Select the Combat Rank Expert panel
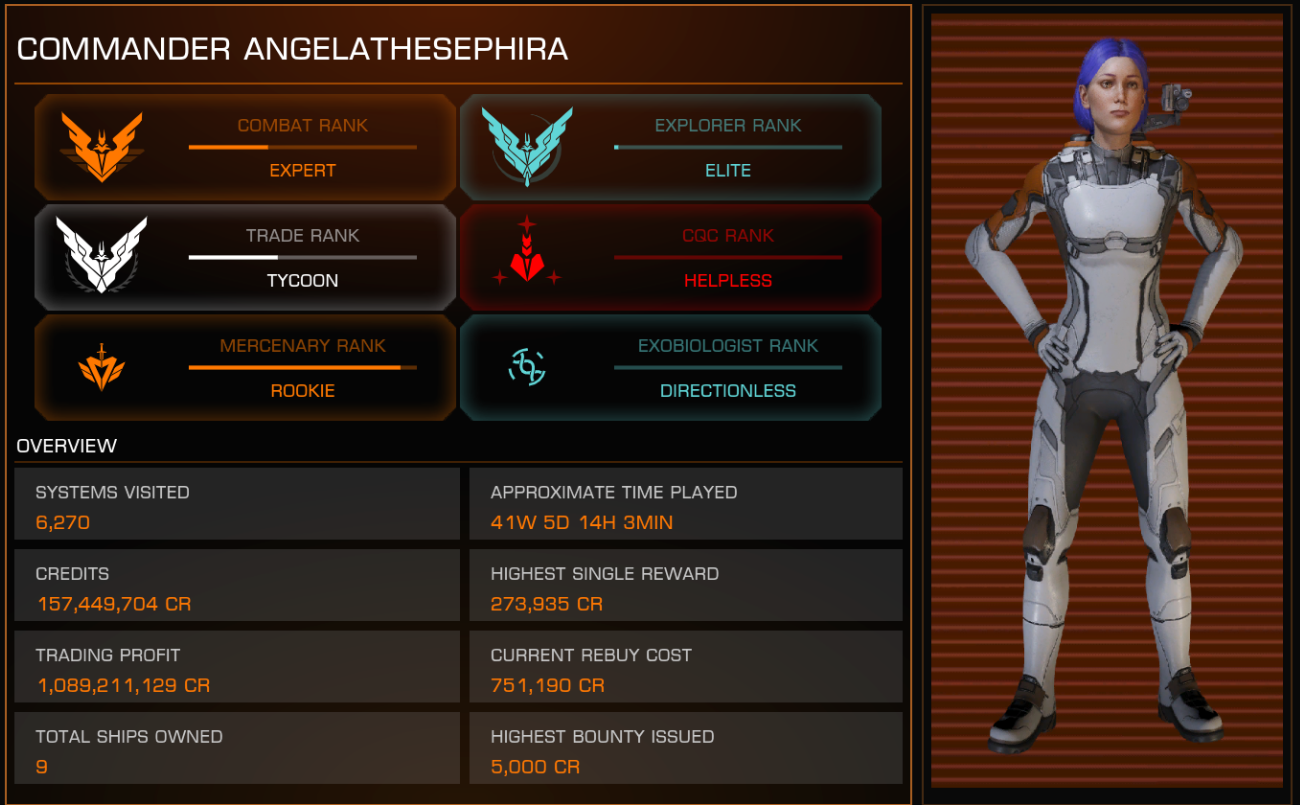This screenshot has height=805, width=1300. point(245,148)
